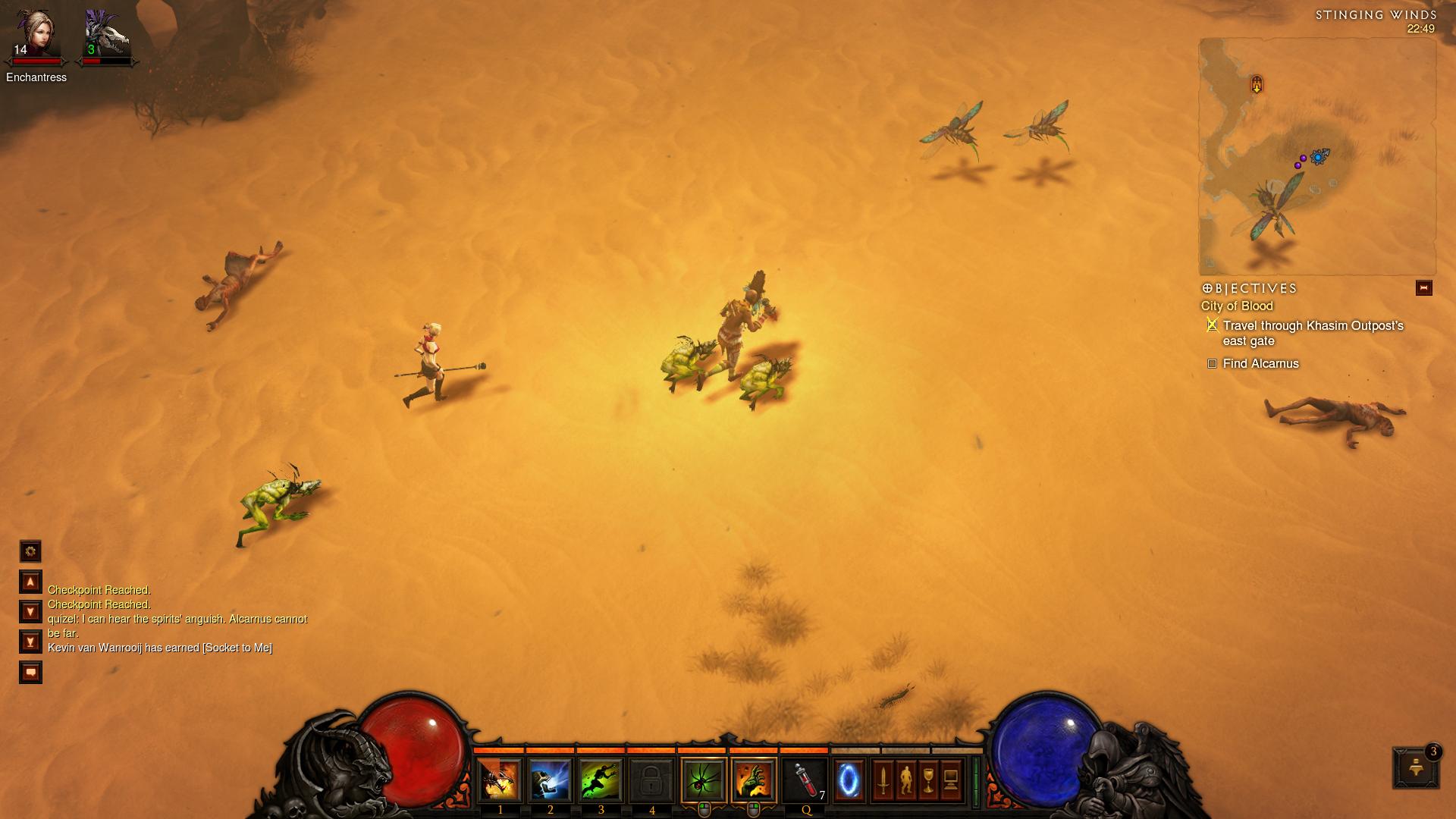Open the character inventory figure button

click(x=905, y=780)
